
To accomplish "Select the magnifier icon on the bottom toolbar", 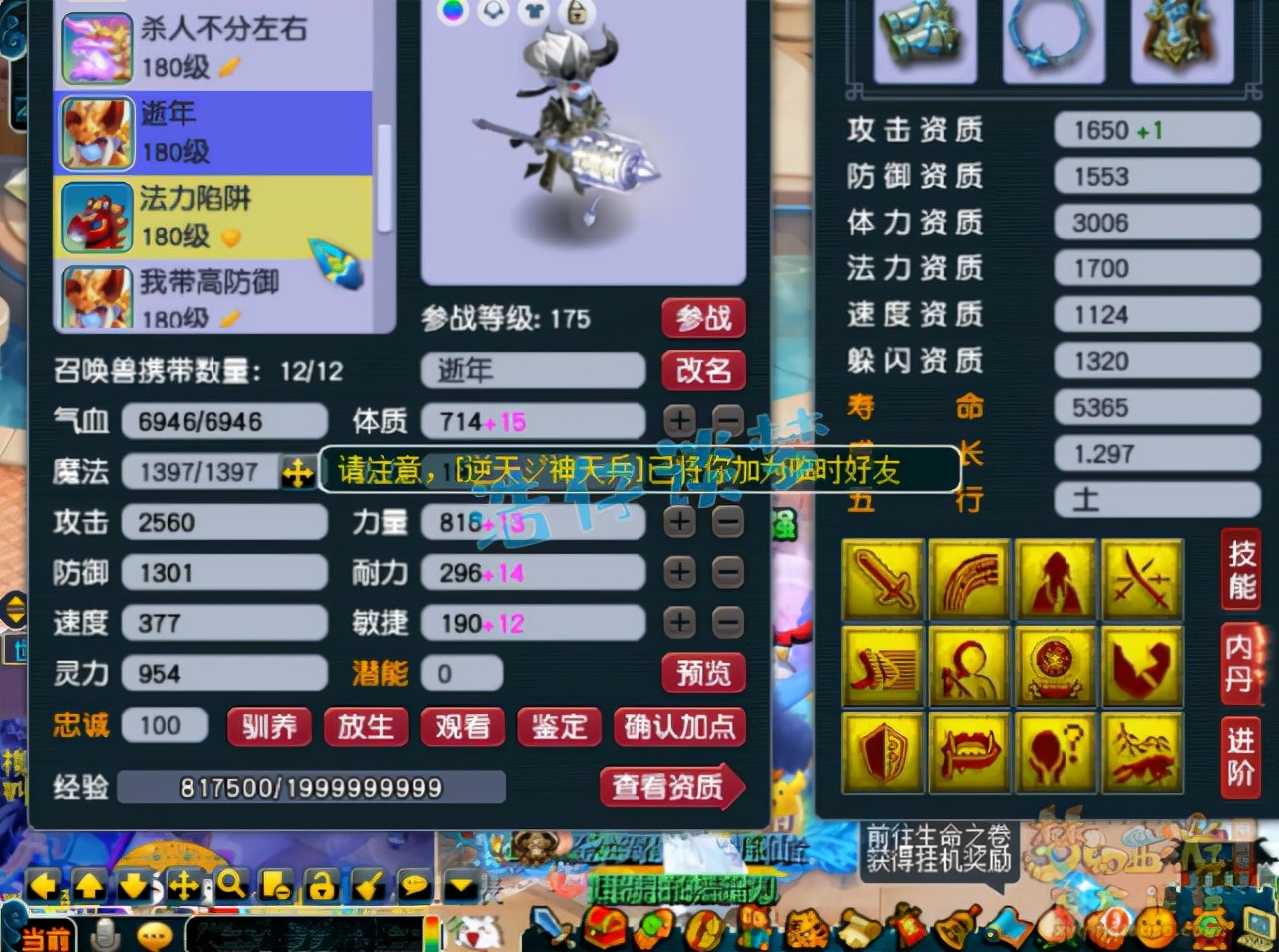I will (x=230, y=885).
